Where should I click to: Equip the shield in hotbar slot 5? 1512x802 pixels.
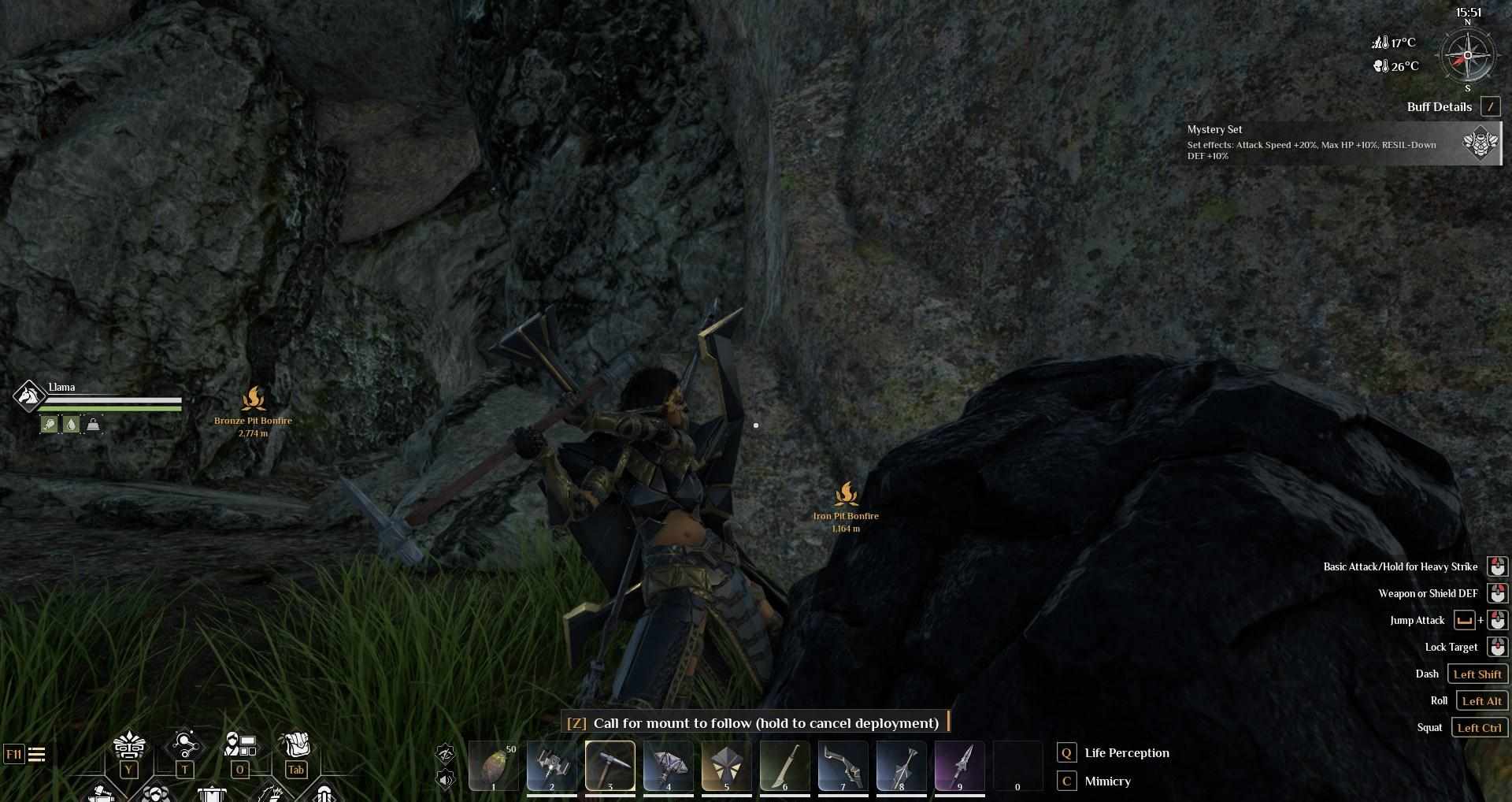[726, 765]
